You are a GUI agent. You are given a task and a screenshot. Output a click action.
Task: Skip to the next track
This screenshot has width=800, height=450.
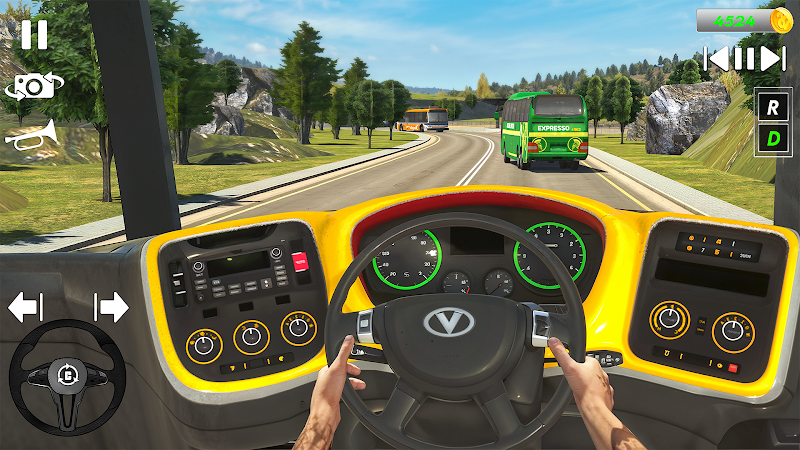(772, 58)
